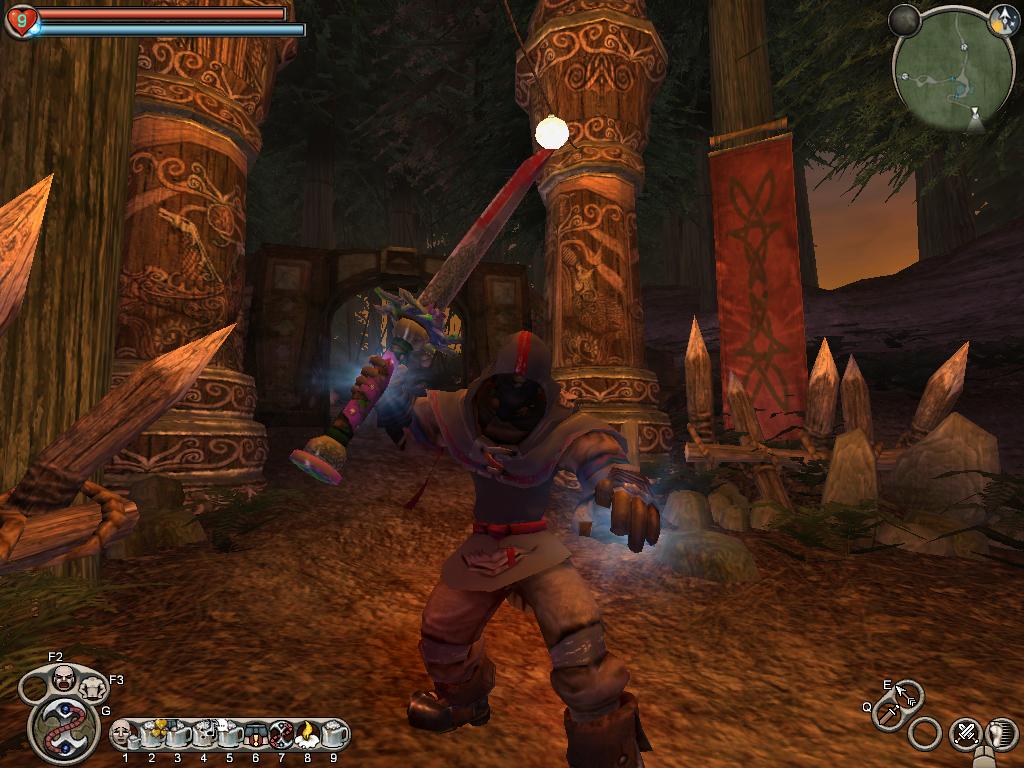Click the crossed swords combat icon

coord(966,733)
